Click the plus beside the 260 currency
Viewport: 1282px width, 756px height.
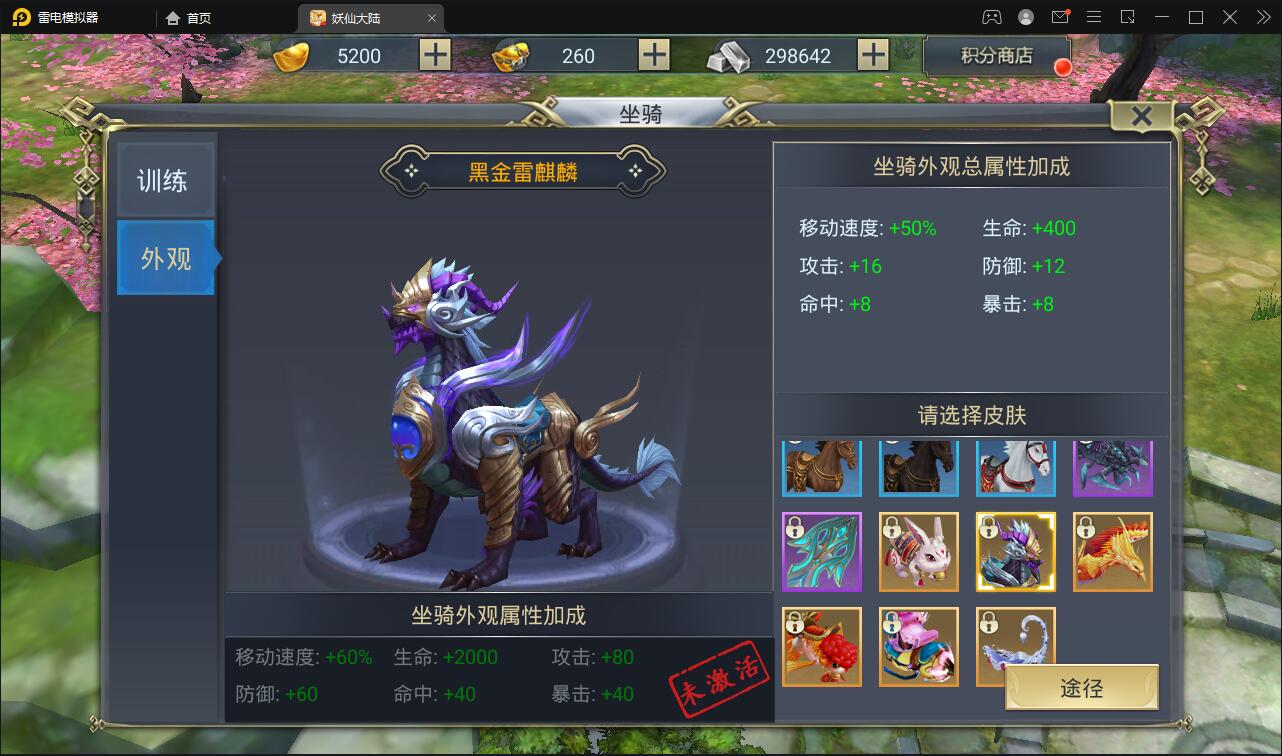(x=654, y=55)
